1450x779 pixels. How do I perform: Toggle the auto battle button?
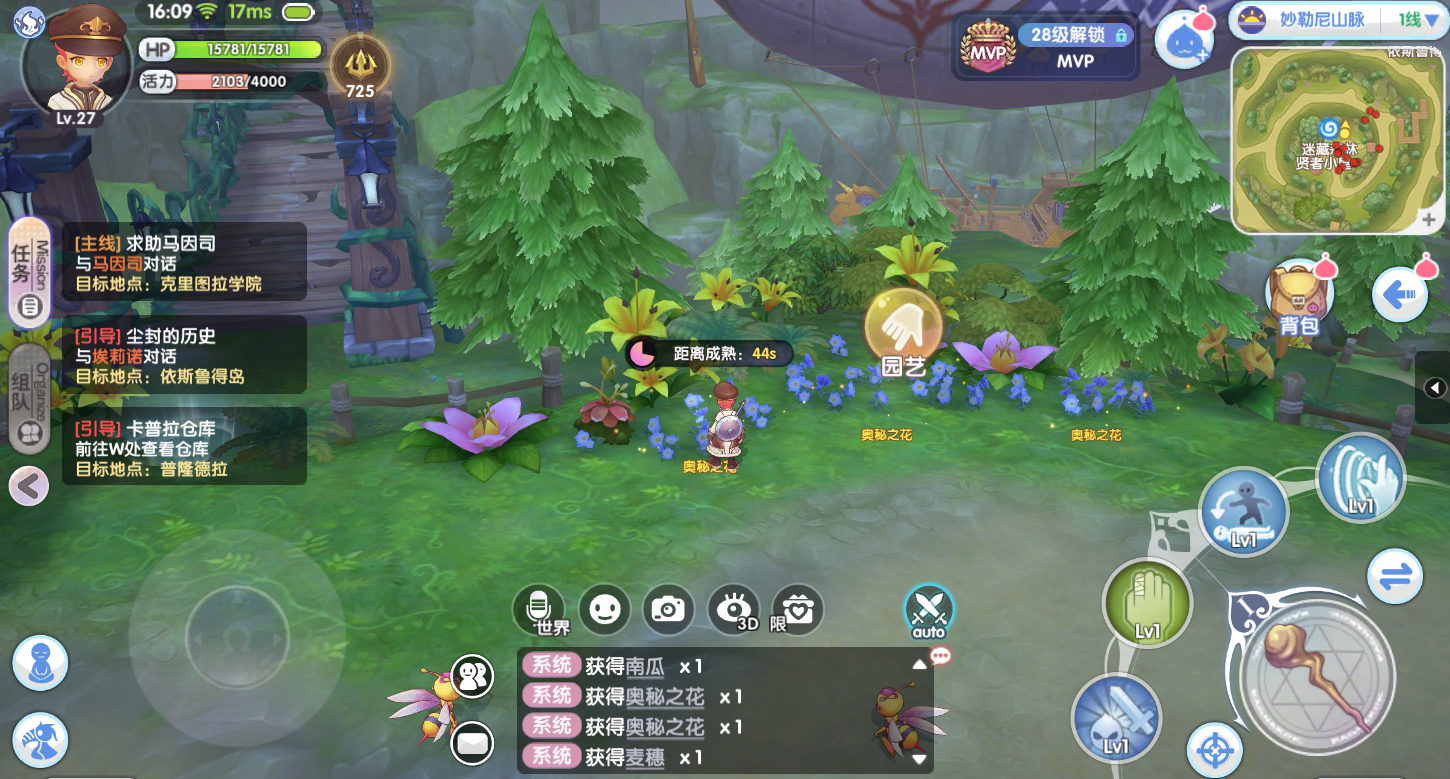click(x=929, y=609)
